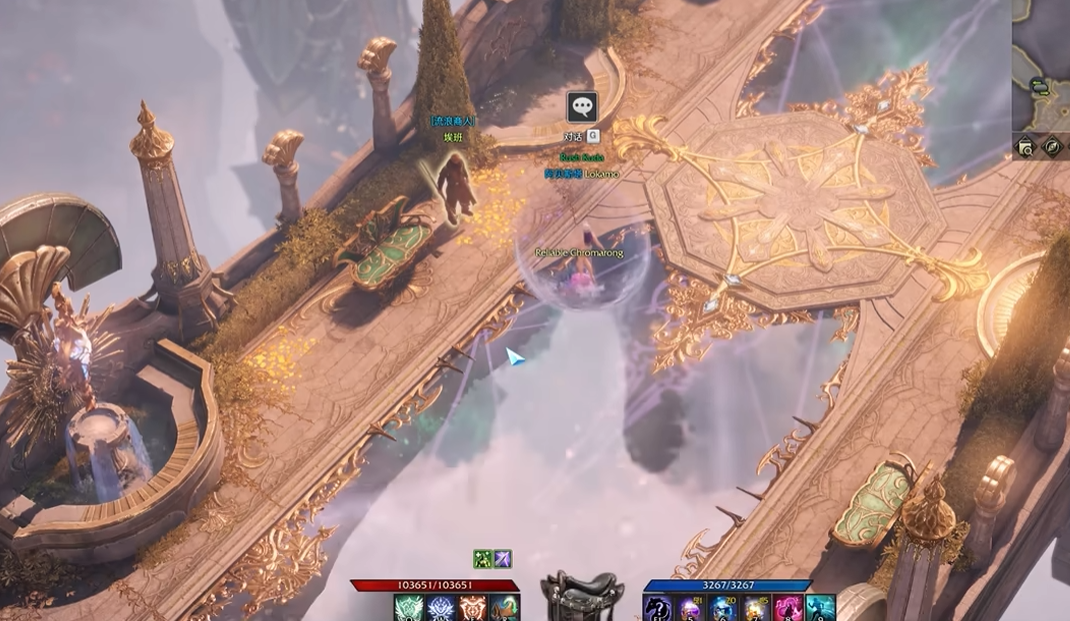1070x621 pixels.
Task: Use the golden sparkle item in slot 7
Action: [754, 608]
